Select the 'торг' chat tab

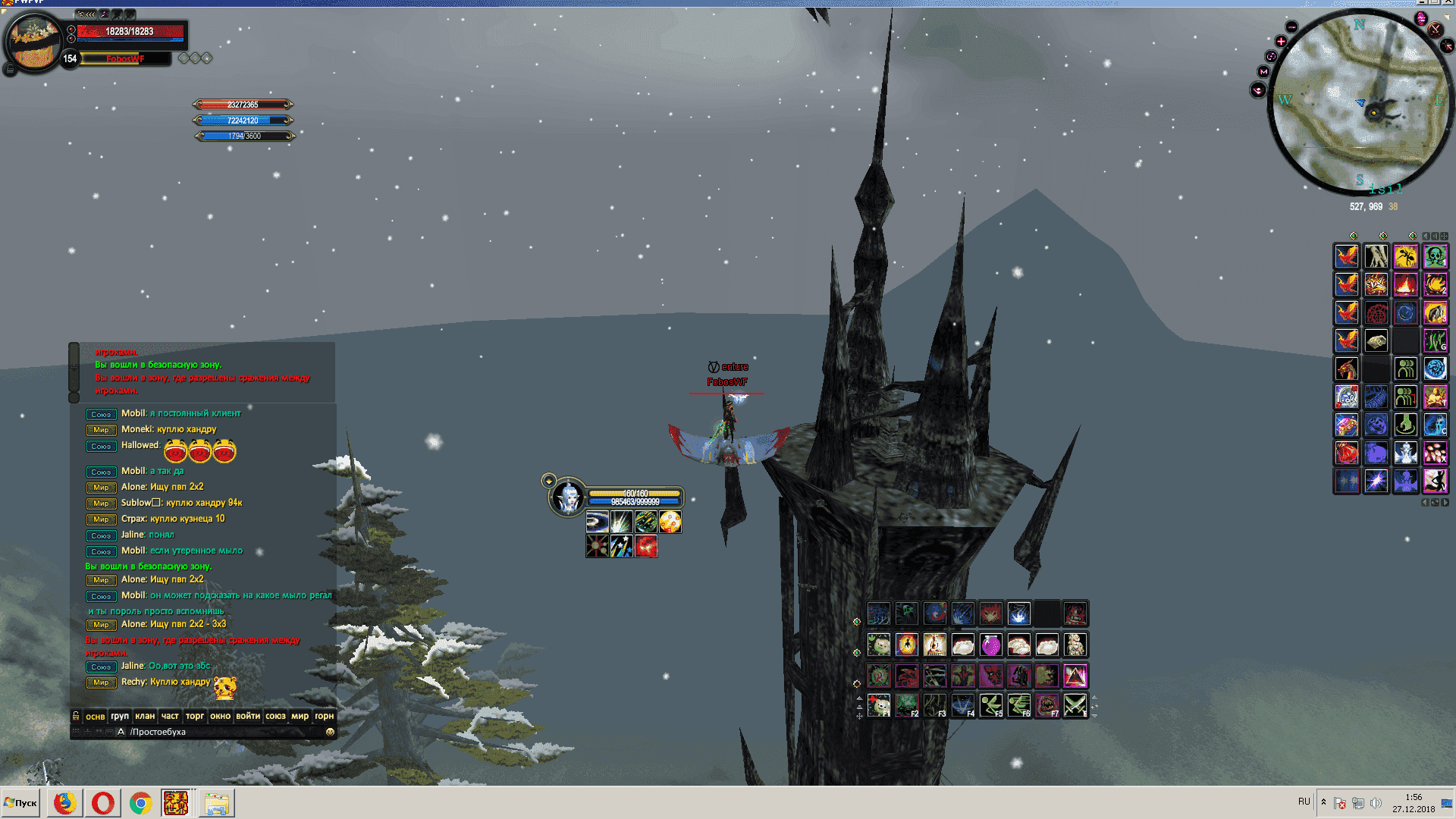coord(195,716)
